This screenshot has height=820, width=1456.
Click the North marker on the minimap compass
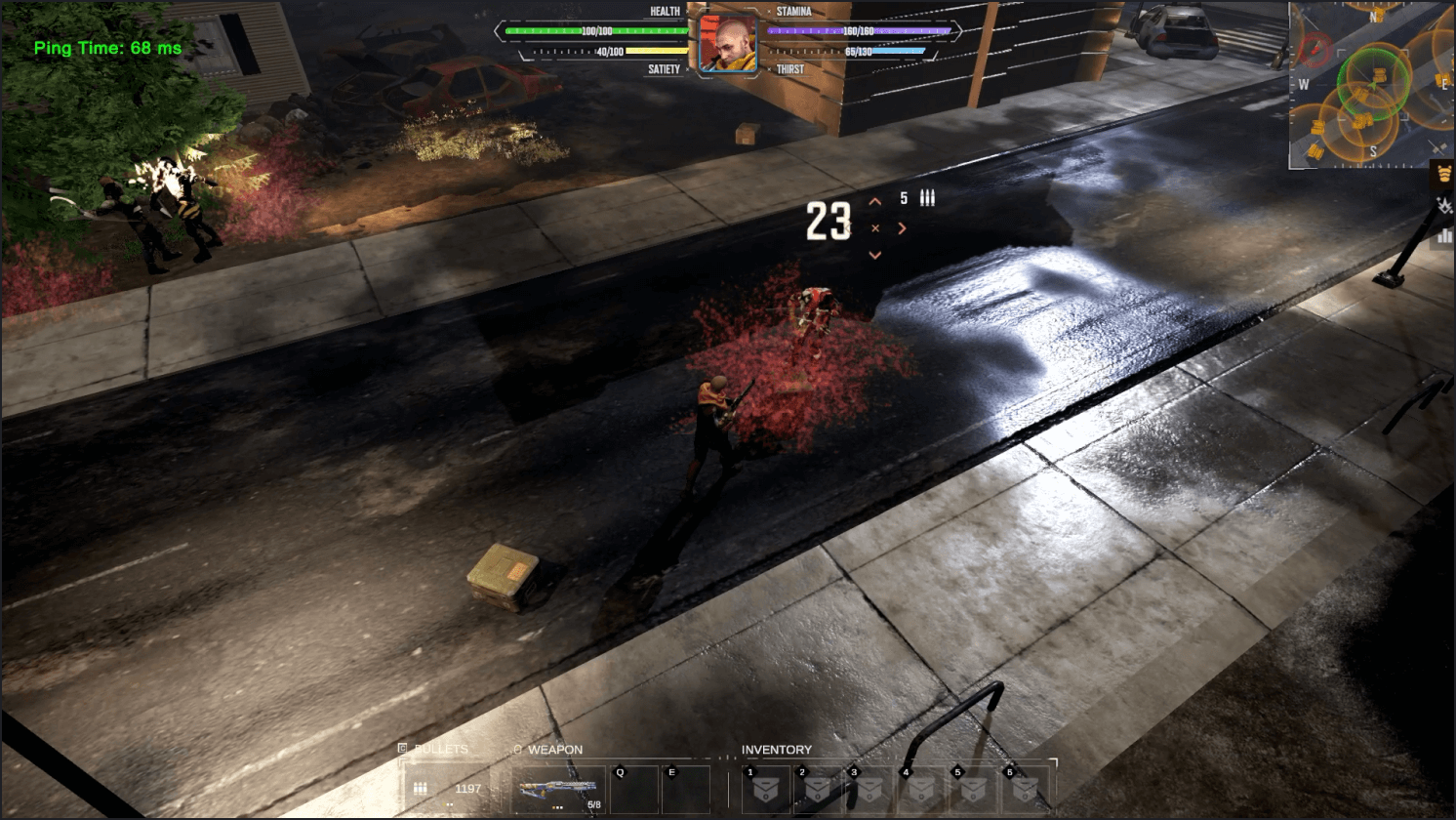pyautogui.click(x=1374, y=16)
